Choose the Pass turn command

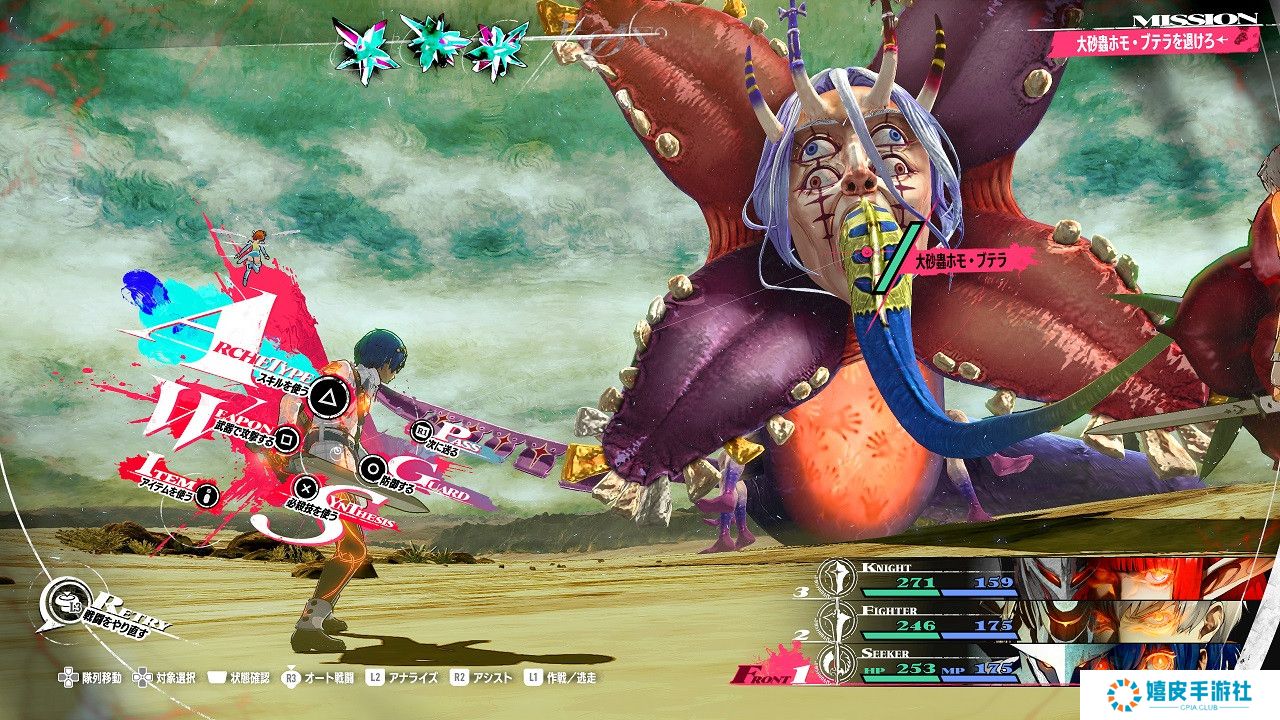tap(422, 431)
